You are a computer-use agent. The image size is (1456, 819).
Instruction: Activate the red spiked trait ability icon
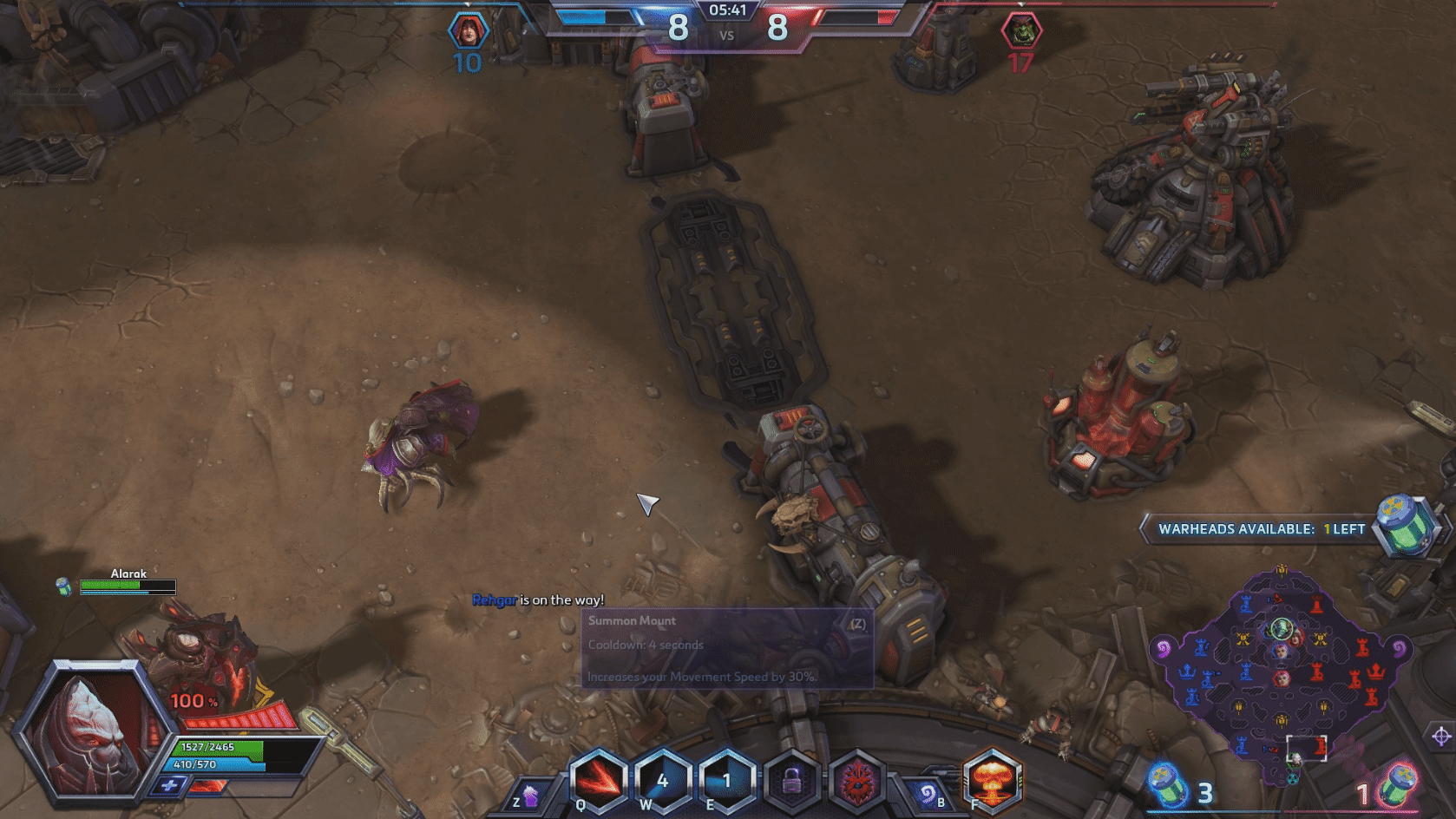(x=856, y=780)
